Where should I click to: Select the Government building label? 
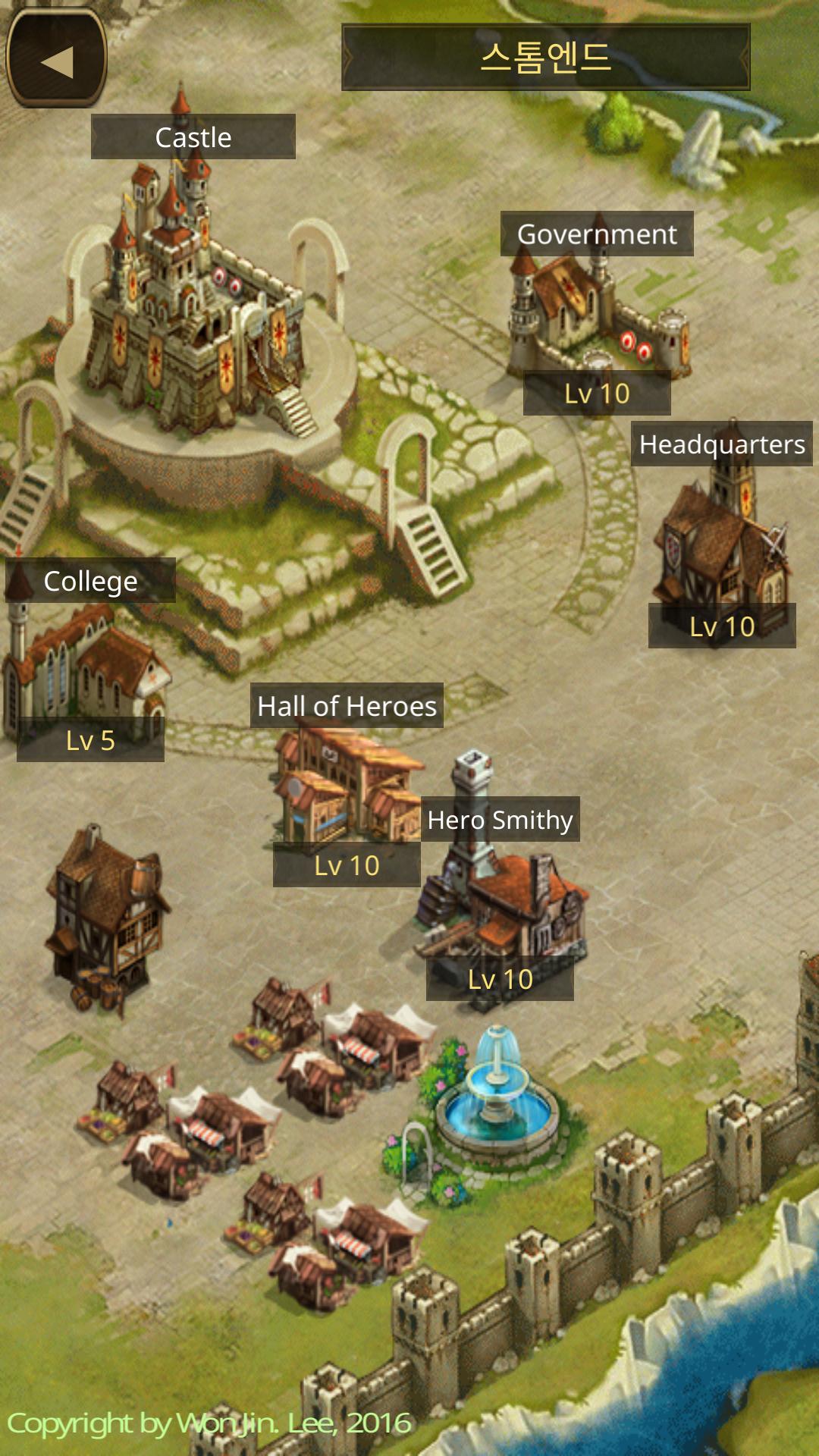tap(597, 234)
